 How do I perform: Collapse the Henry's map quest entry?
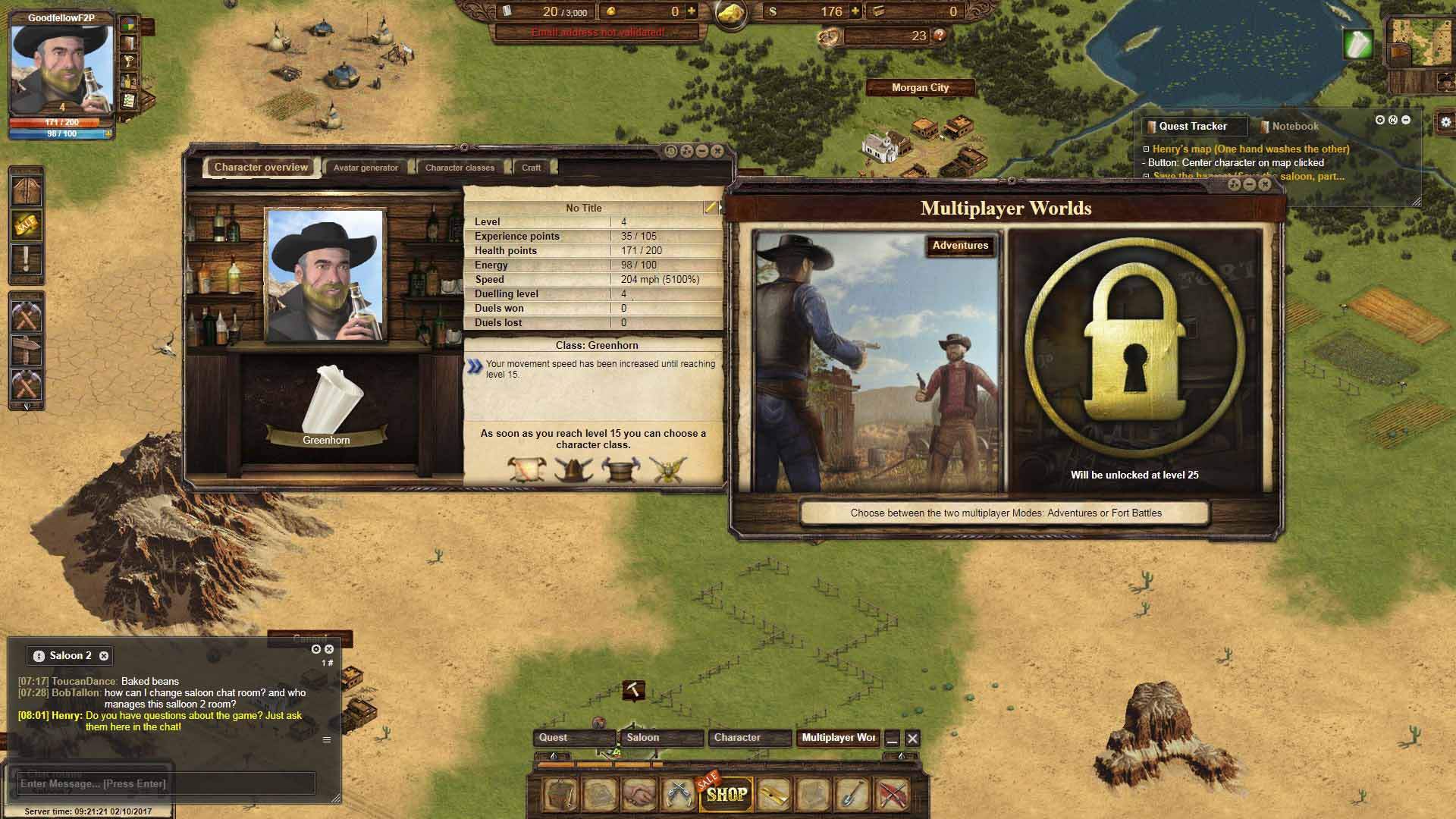point(1147,149)
